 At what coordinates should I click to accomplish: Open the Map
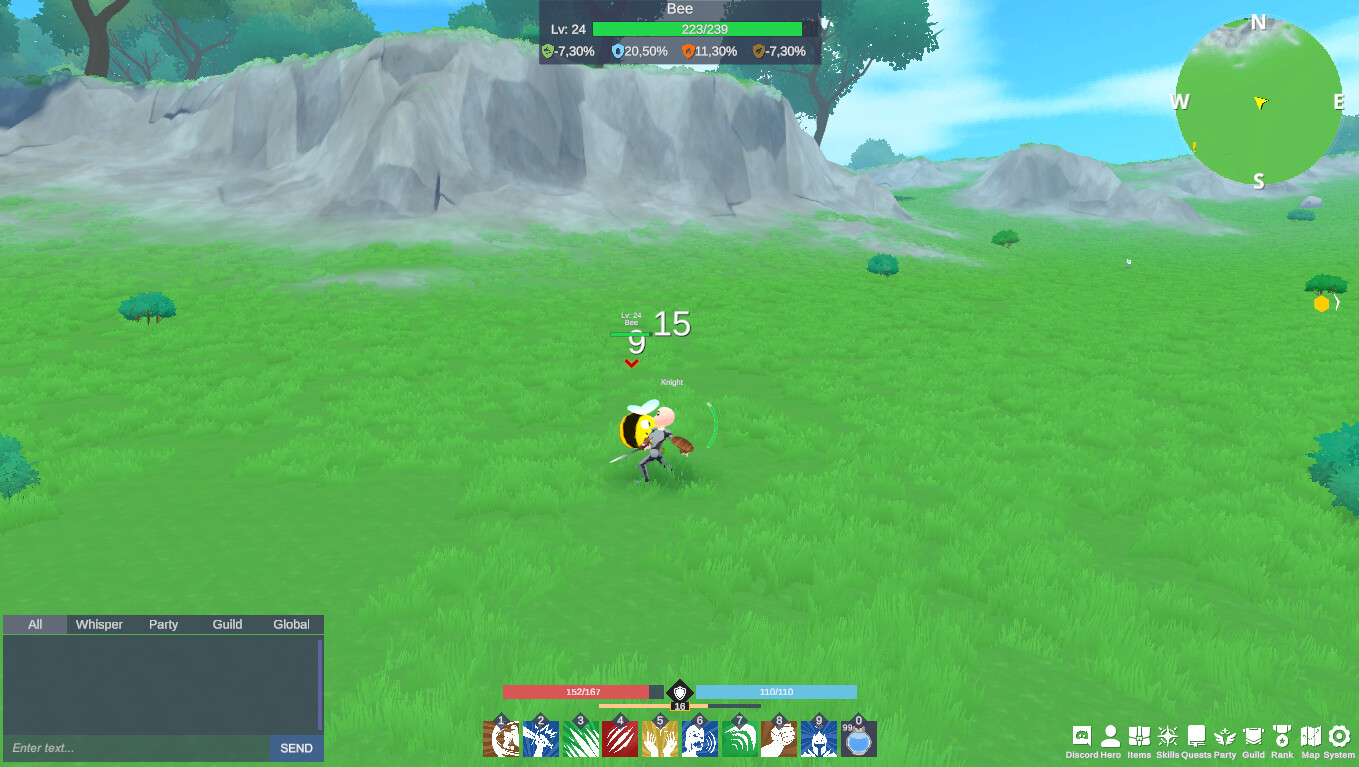(x=1311, y=737)
